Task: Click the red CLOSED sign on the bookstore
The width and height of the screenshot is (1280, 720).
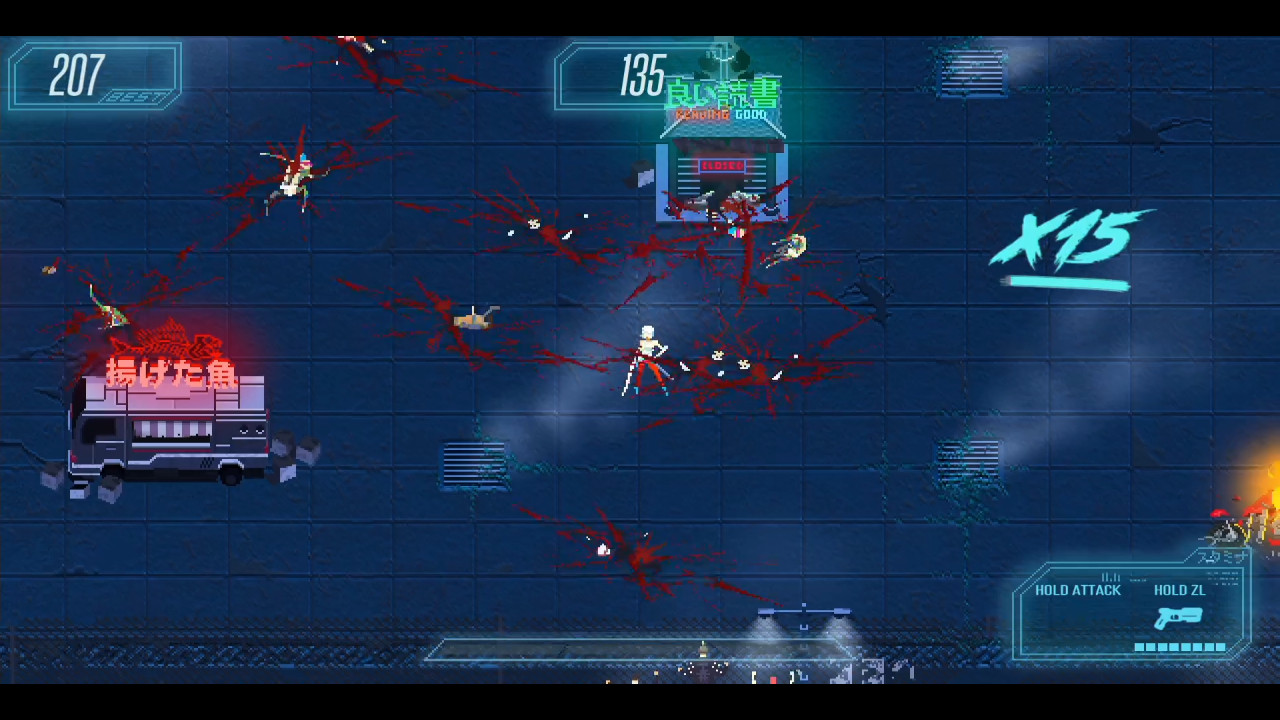Action: [x=722, y=166]
